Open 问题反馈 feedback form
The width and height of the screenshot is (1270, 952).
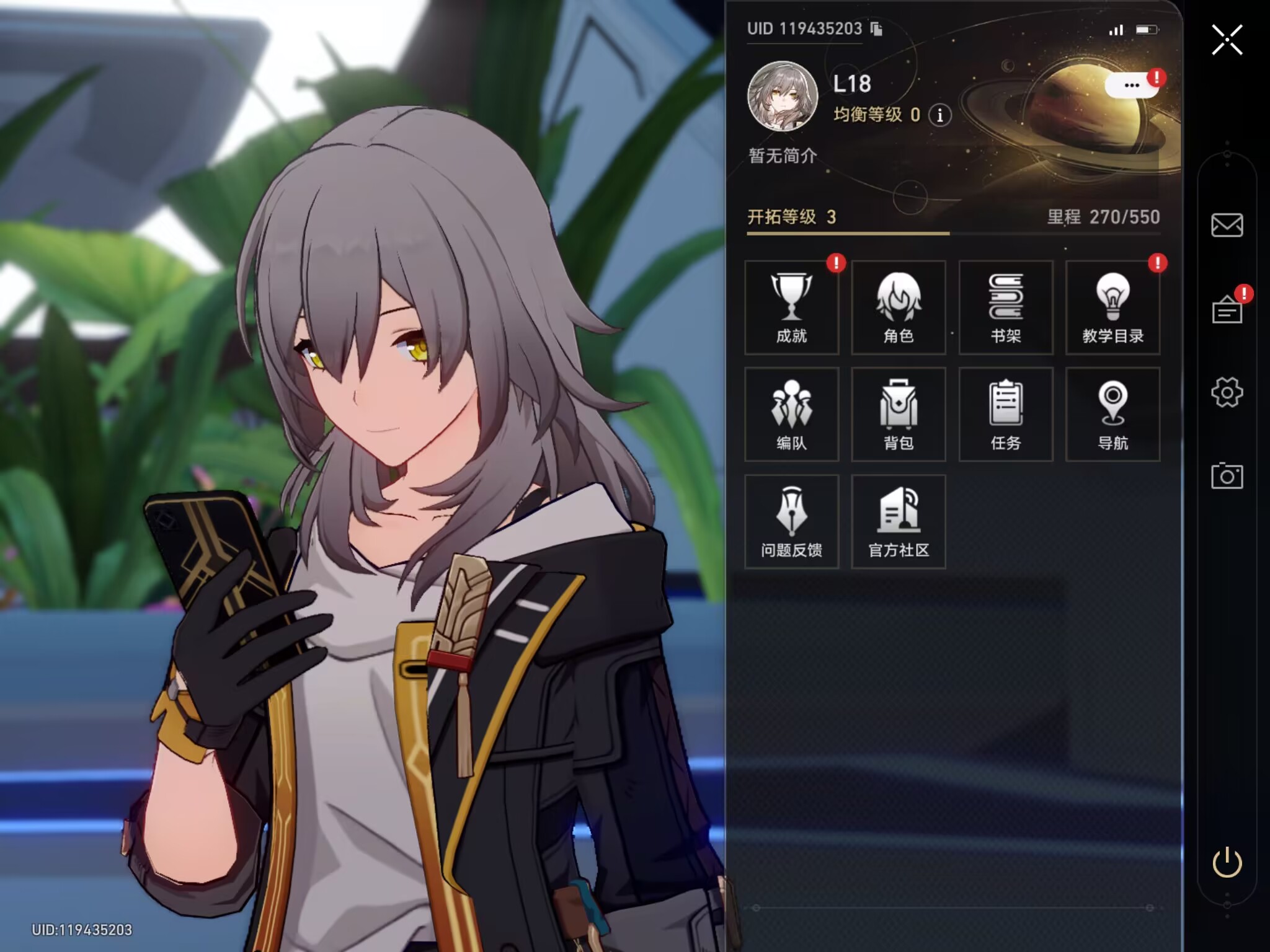(x=792, y=522)
